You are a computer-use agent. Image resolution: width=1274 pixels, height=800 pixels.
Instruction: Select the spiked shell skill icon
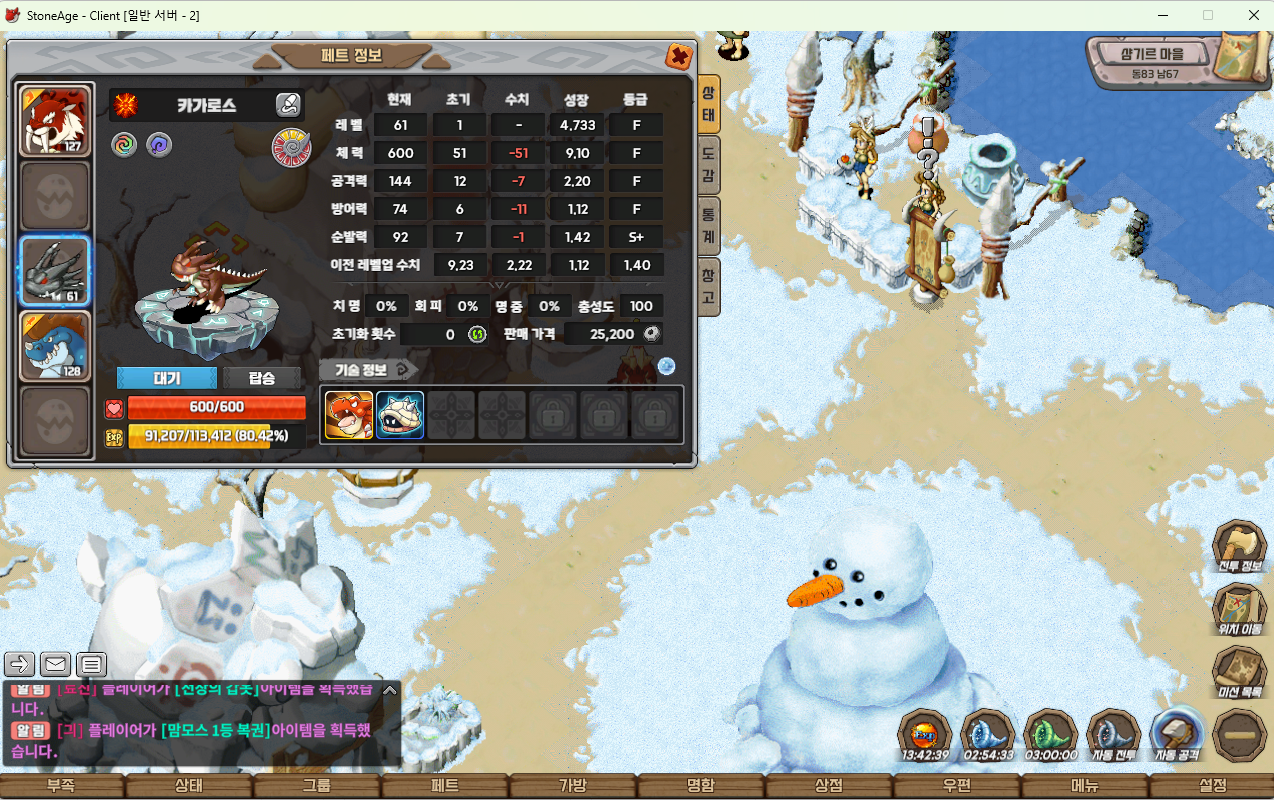click(x=400, y=415)
